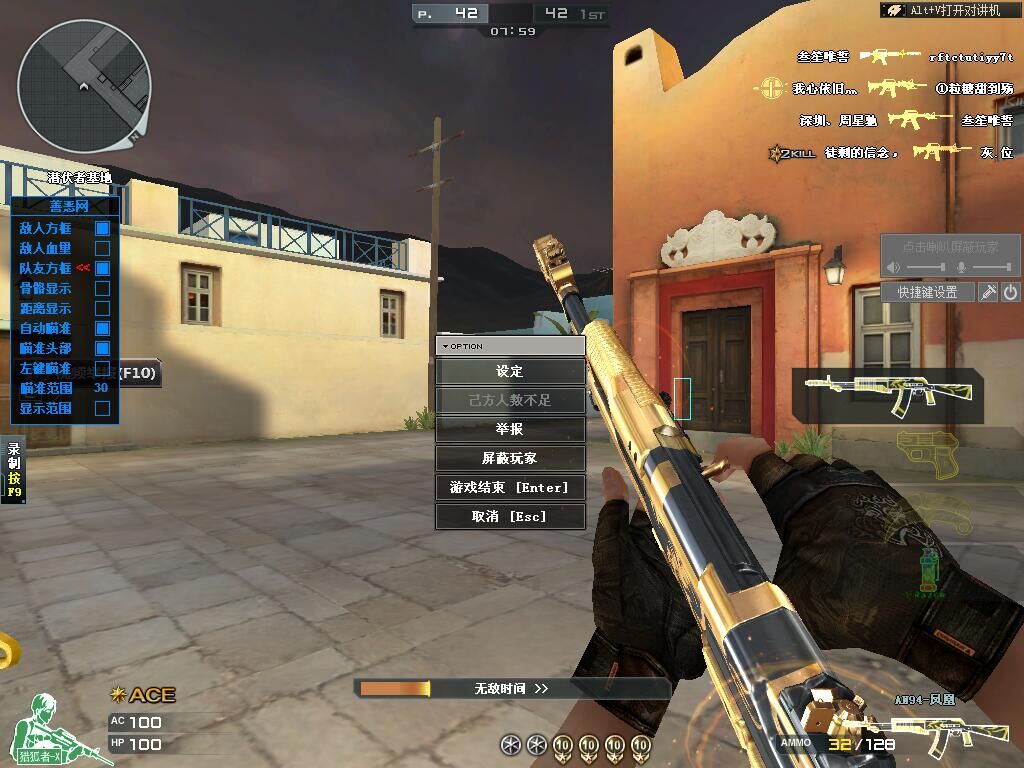Enable the 敌人血量 checkbox
The height and width of the screenshot is (768, 1024).
(102, 248)
